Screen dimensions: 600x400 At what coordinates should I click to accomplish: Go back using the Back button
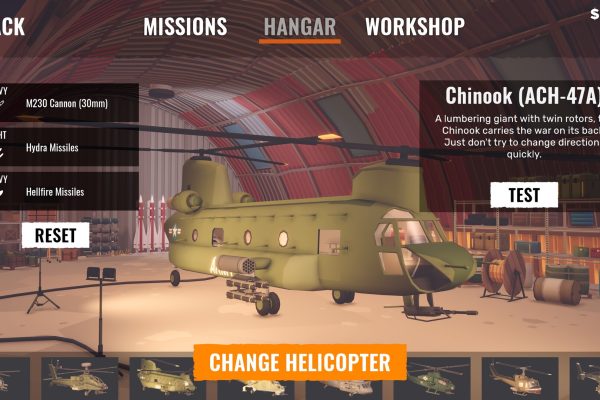click(12, 27)
